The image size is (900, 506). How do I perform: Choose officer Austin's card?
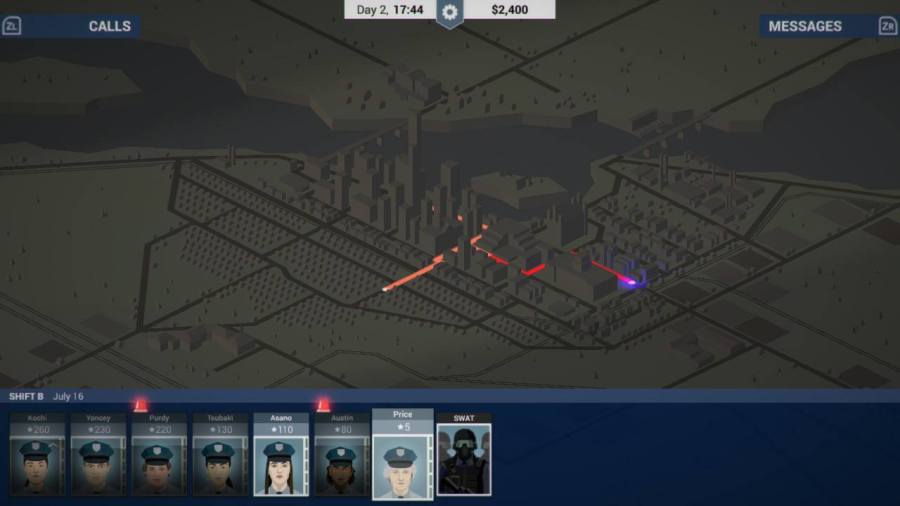tap(342, 455)
